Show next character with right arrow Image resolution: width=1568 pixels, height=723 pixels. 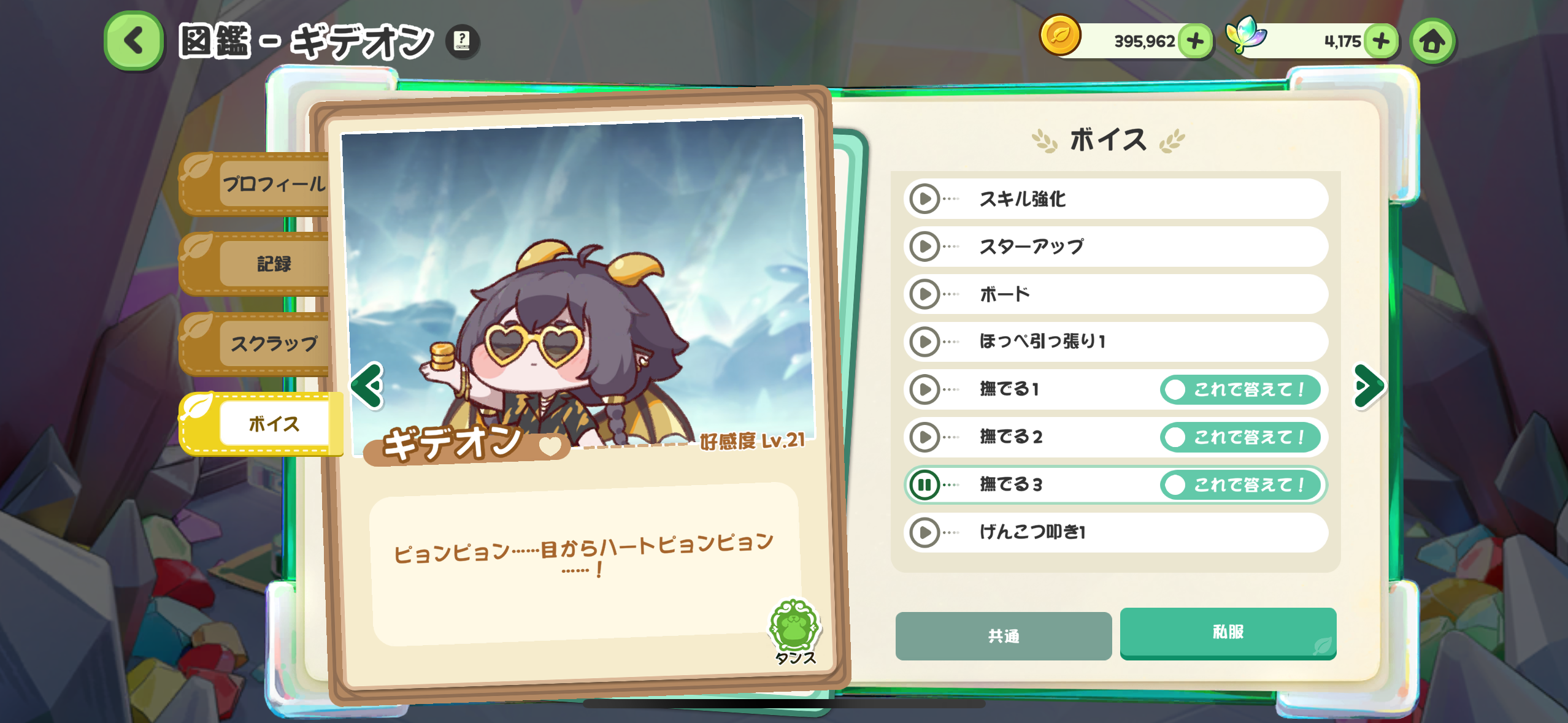point(1369,386)
